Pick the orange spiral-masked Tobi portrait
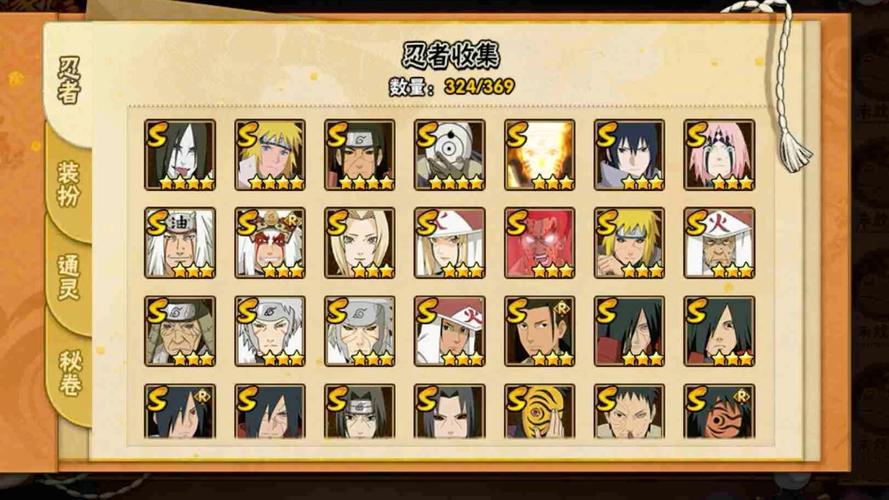 tap(539, 410)
